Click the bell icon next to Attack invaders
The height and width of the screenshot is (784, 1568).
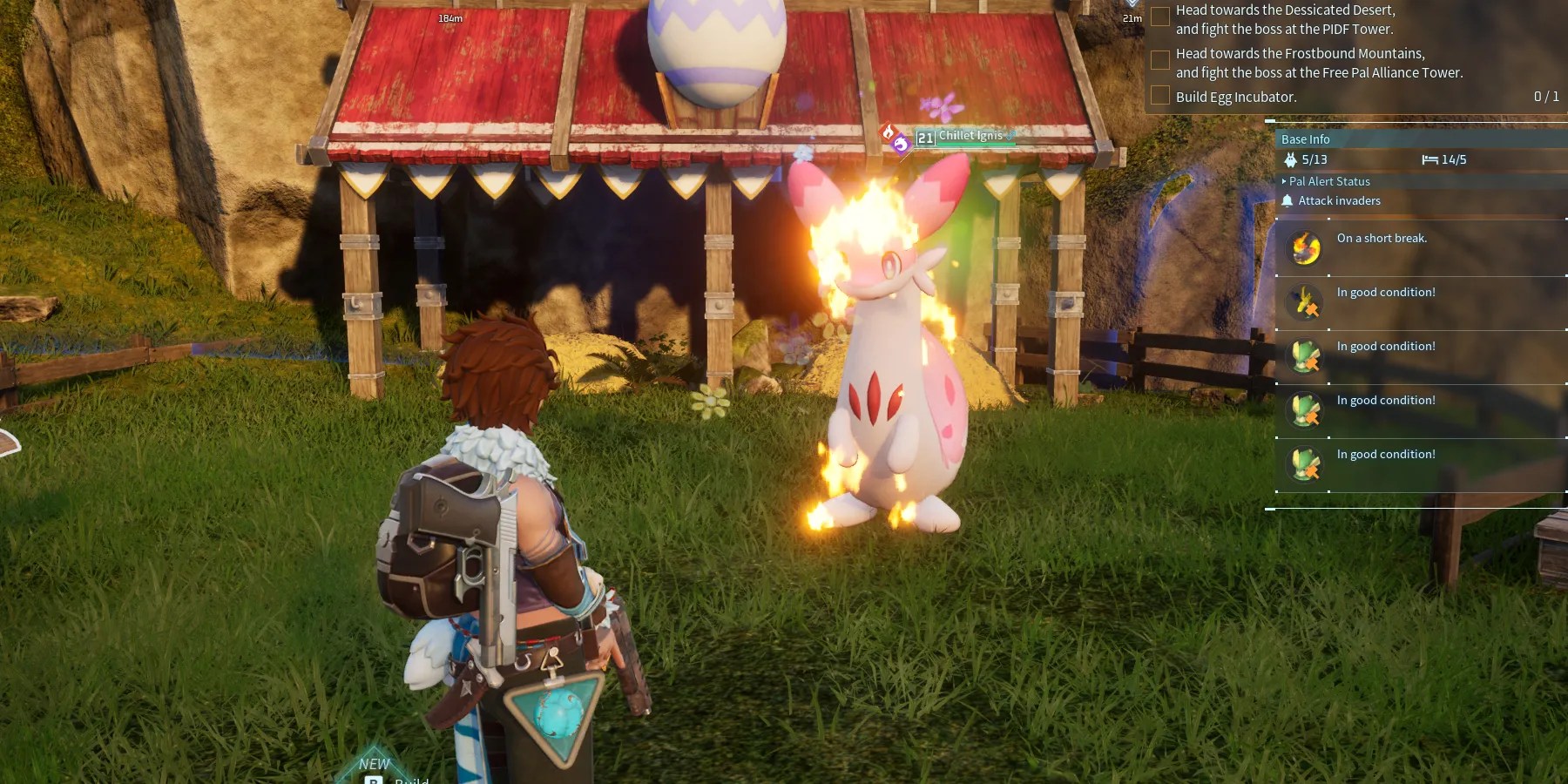tap(1288, 200)
